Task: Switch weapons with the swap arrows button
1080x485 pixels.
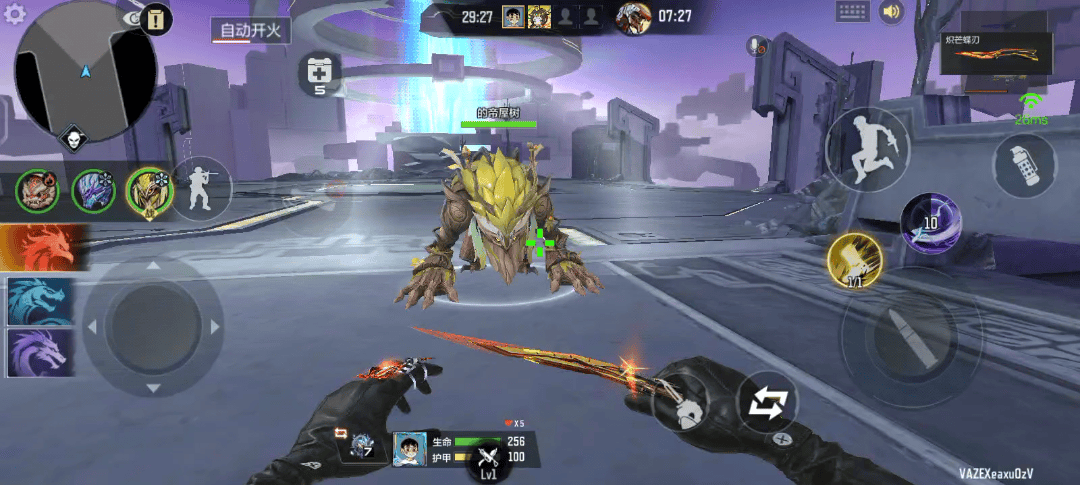Action: click(x=767, y=404)
